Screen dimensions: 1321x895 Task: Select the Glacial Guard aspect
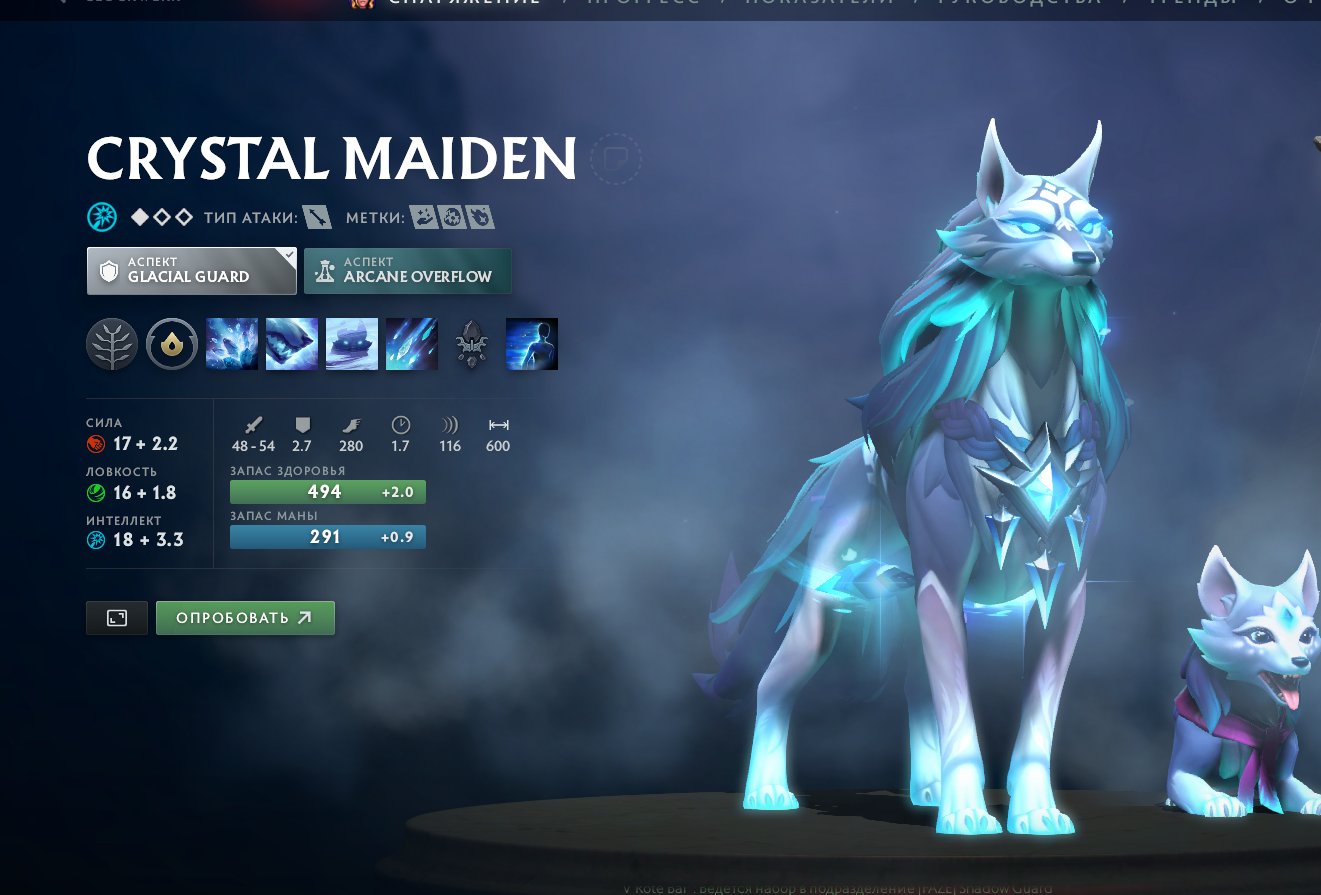click(x=190, y=269)
